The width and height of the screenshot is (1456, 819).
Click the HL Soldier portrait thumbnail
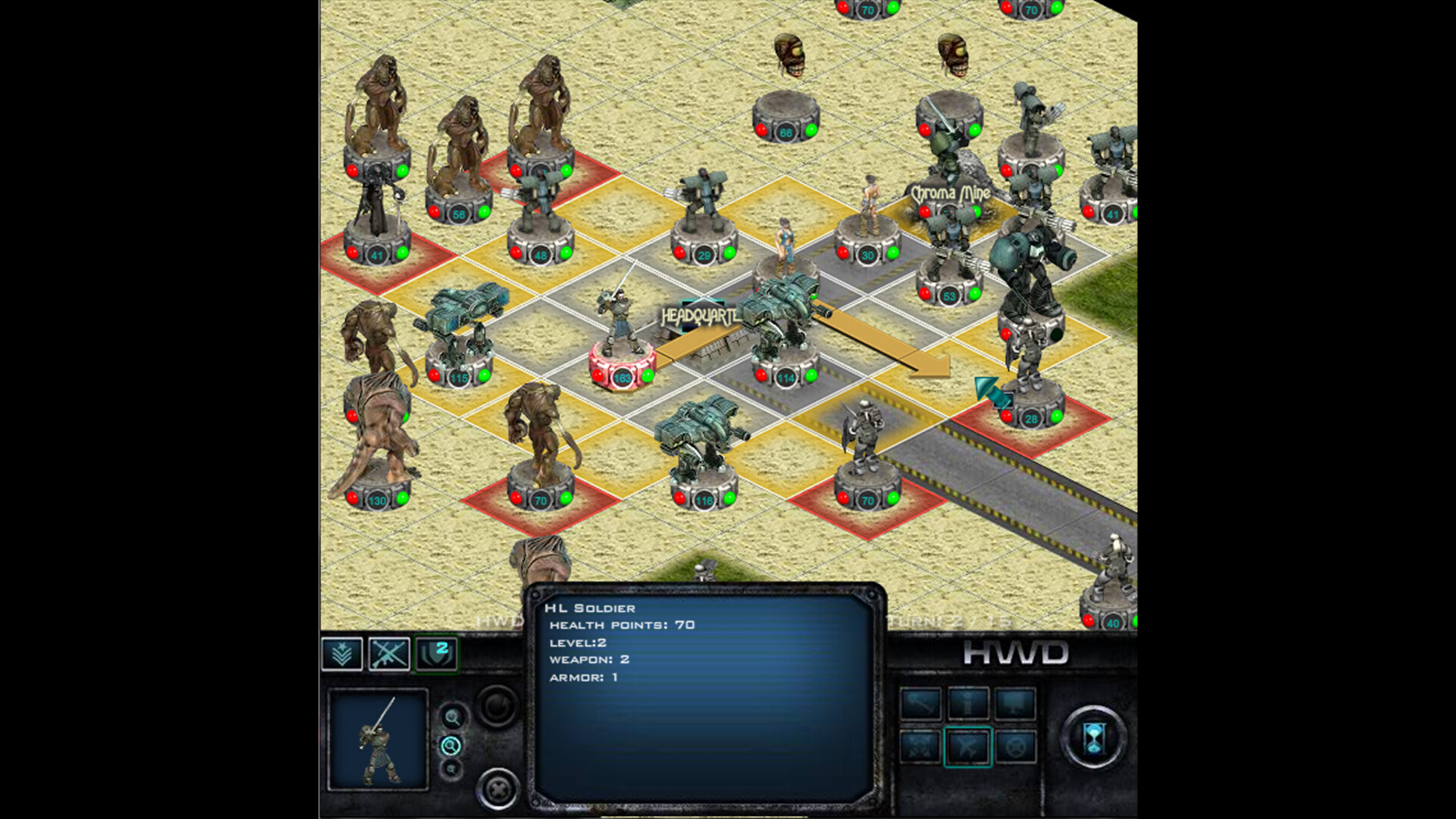(378, 740)
